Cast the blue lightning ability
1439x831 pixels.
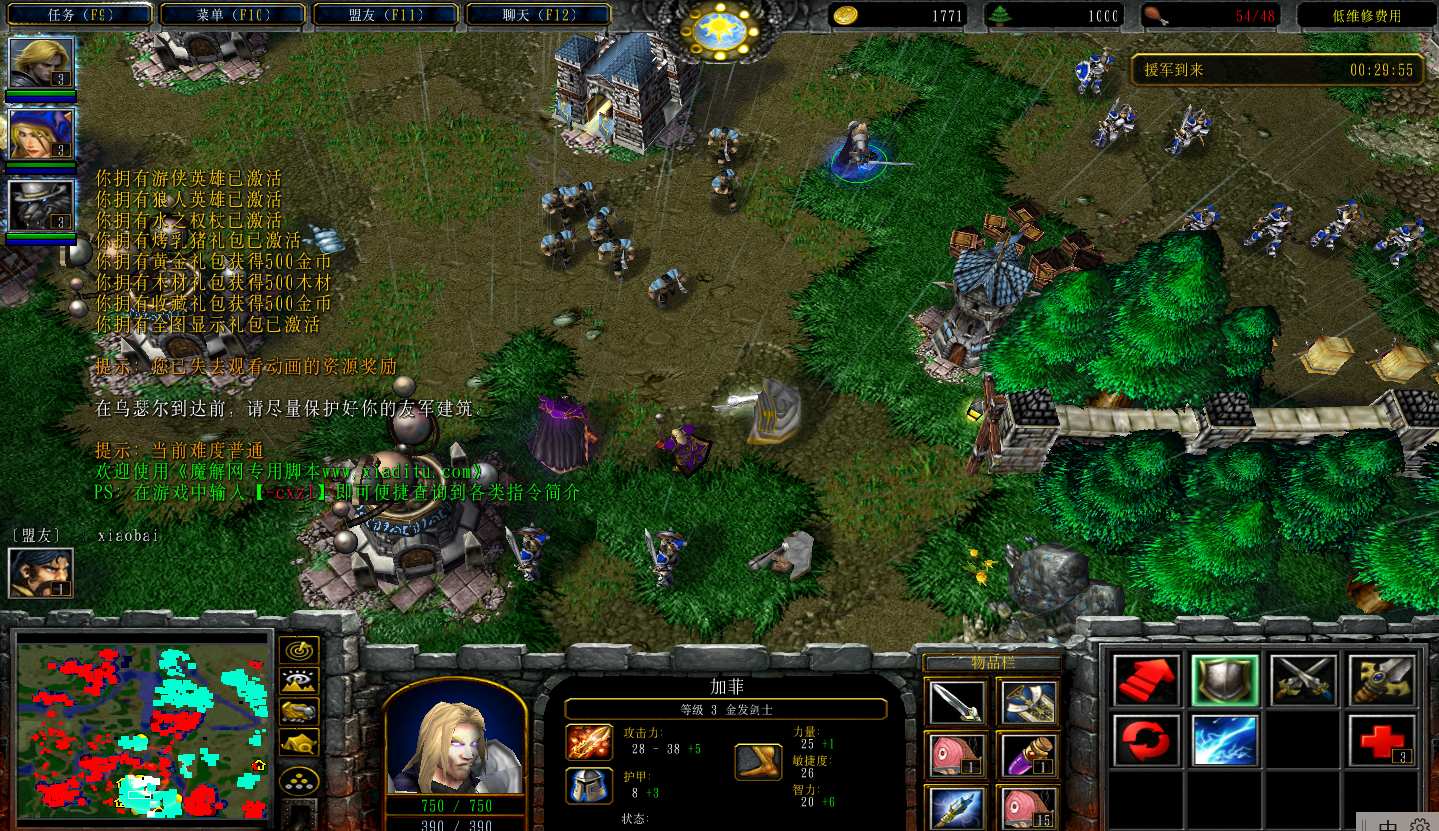[x=1225, y=740]
